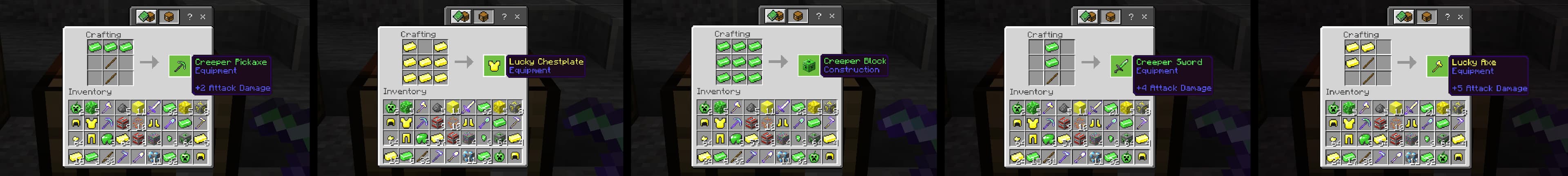Take the crafted Creeper Pickaxe from the output slot

179,67
